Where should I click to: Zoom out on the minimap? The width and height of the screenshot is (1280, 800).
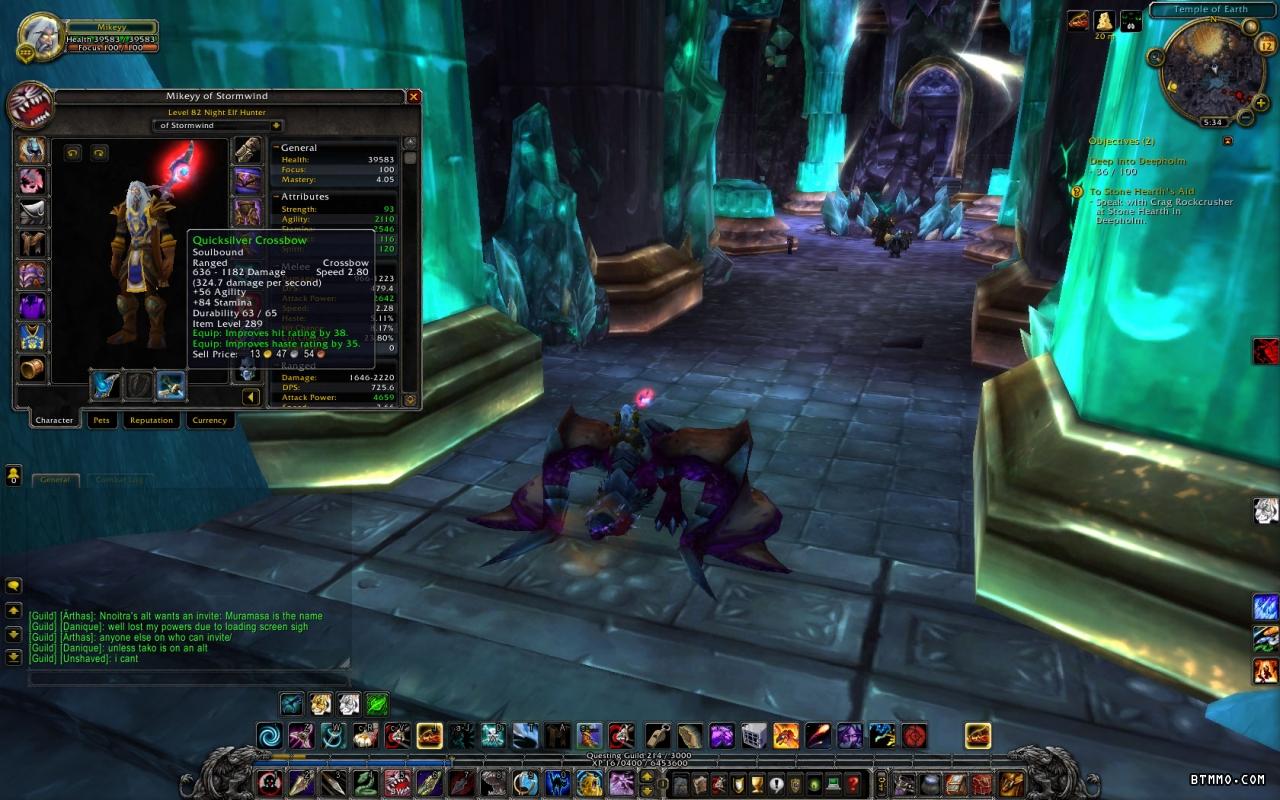pos(1246,117)
